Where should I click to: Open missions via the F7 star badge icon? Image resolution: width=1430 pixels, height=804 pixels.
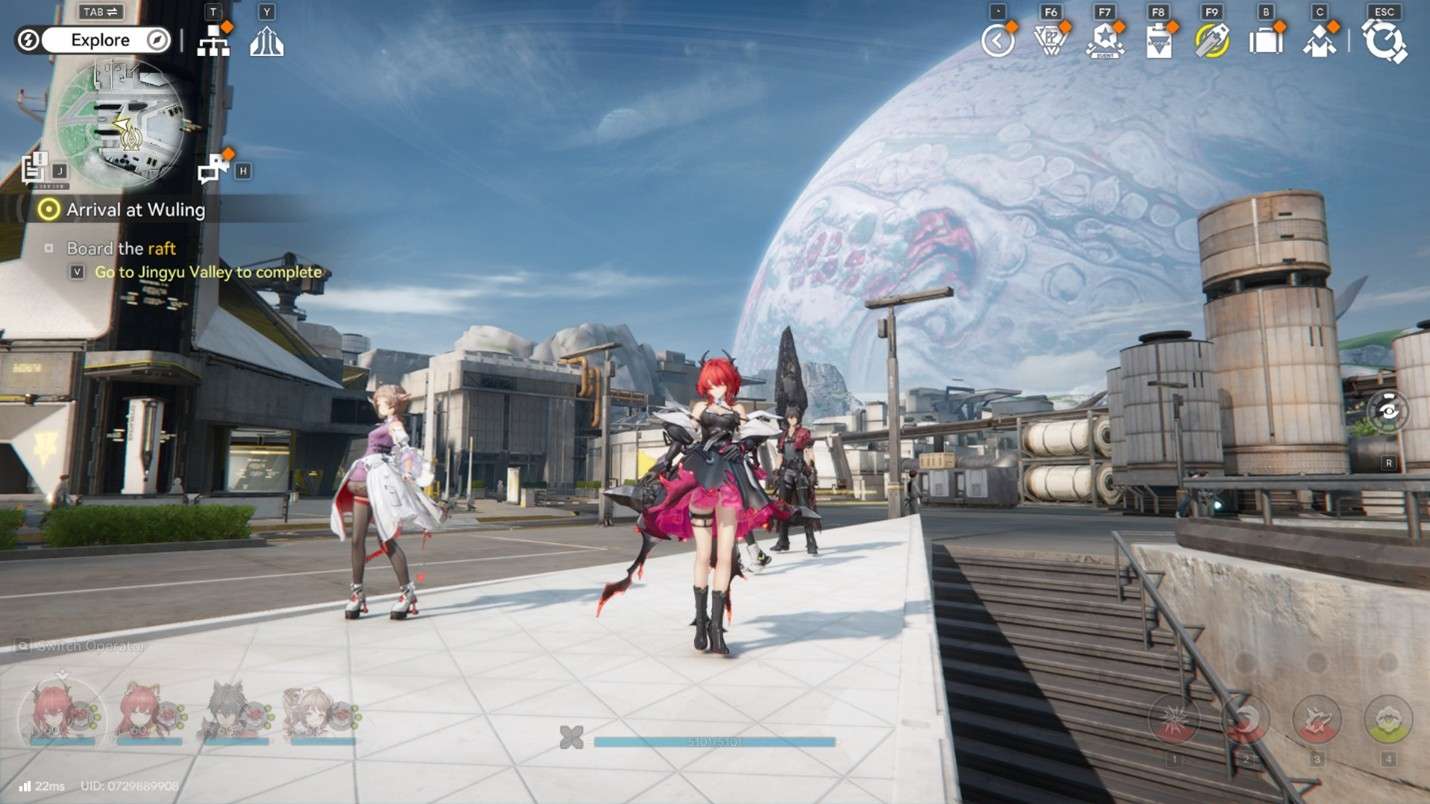pyautogui.click(x=1104, y=40)
